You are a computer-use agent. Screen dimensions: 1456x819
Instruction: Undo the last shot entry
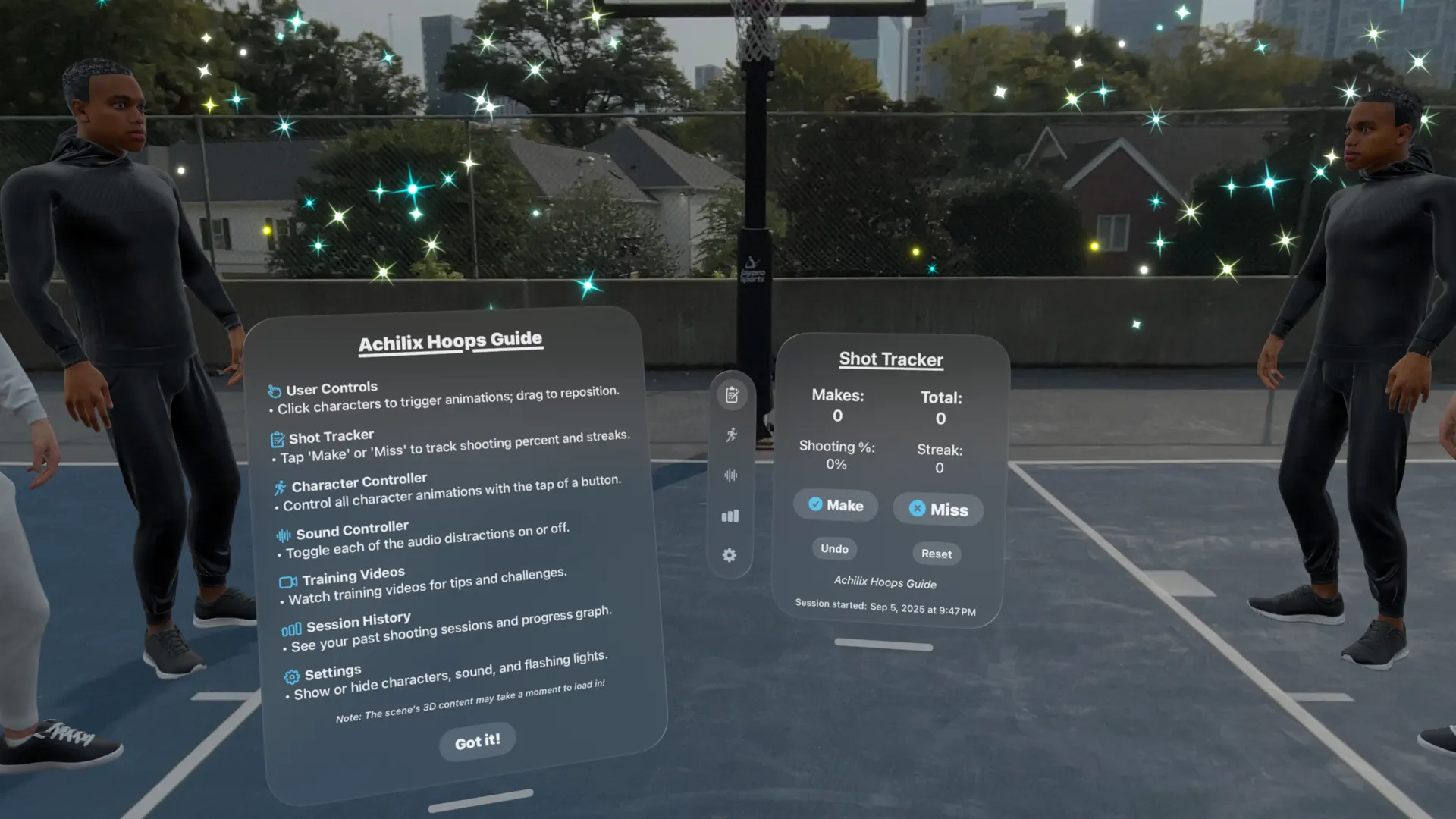pos(833,548)
